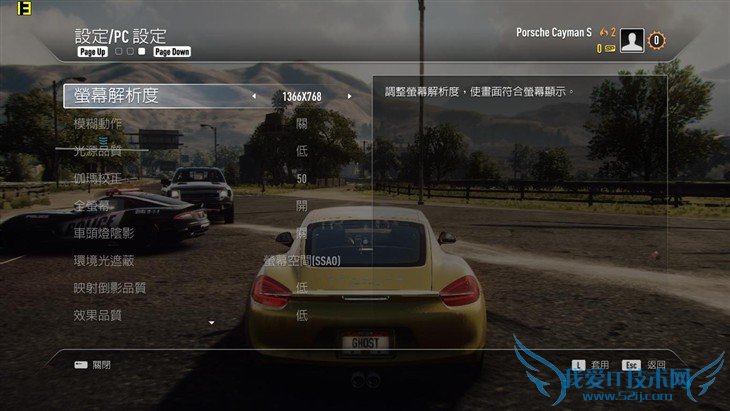Image resolution: width=730 pixels, height=411 pixels.
Task: Select the 環境光遮蔽 ambient occlusion row
Action: point(104,260)
